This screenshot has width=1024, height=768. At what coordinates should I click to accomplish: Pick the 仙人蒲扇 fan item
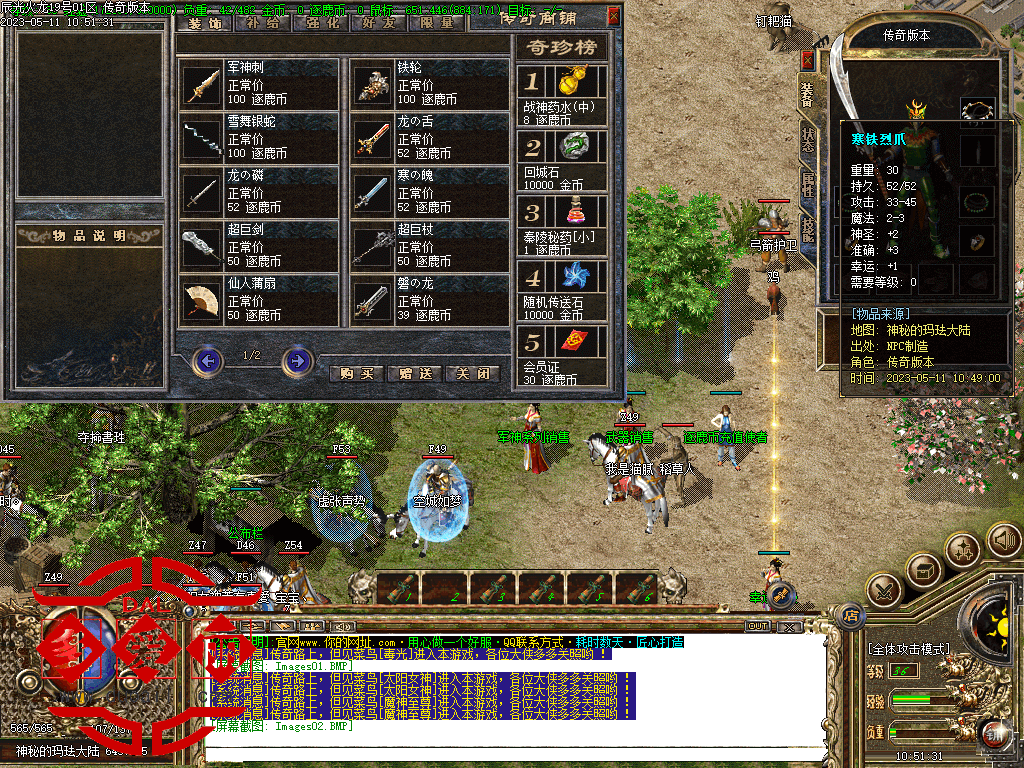coord(259,300)
